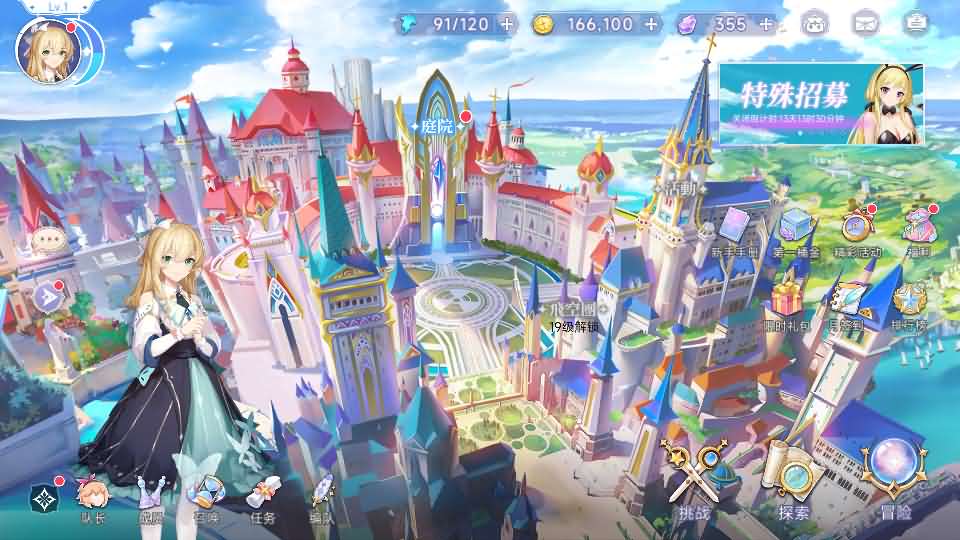Screen dimensions: 960x540
Task: Open the 月签到 monthly sign-in
Action: [x=846, y=307]
